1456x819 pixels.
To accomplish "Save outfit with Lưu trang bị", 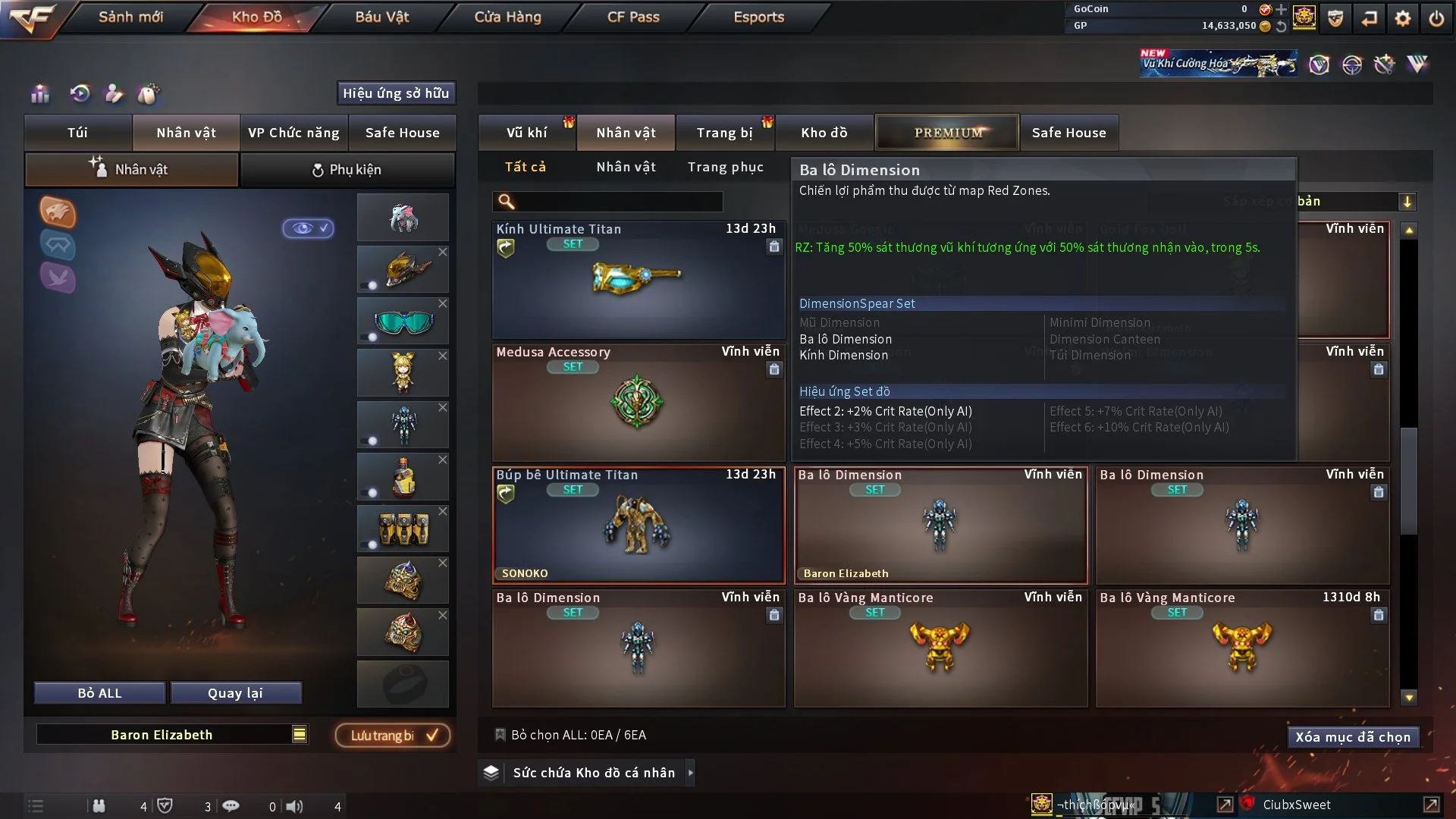I will [393, 736].
